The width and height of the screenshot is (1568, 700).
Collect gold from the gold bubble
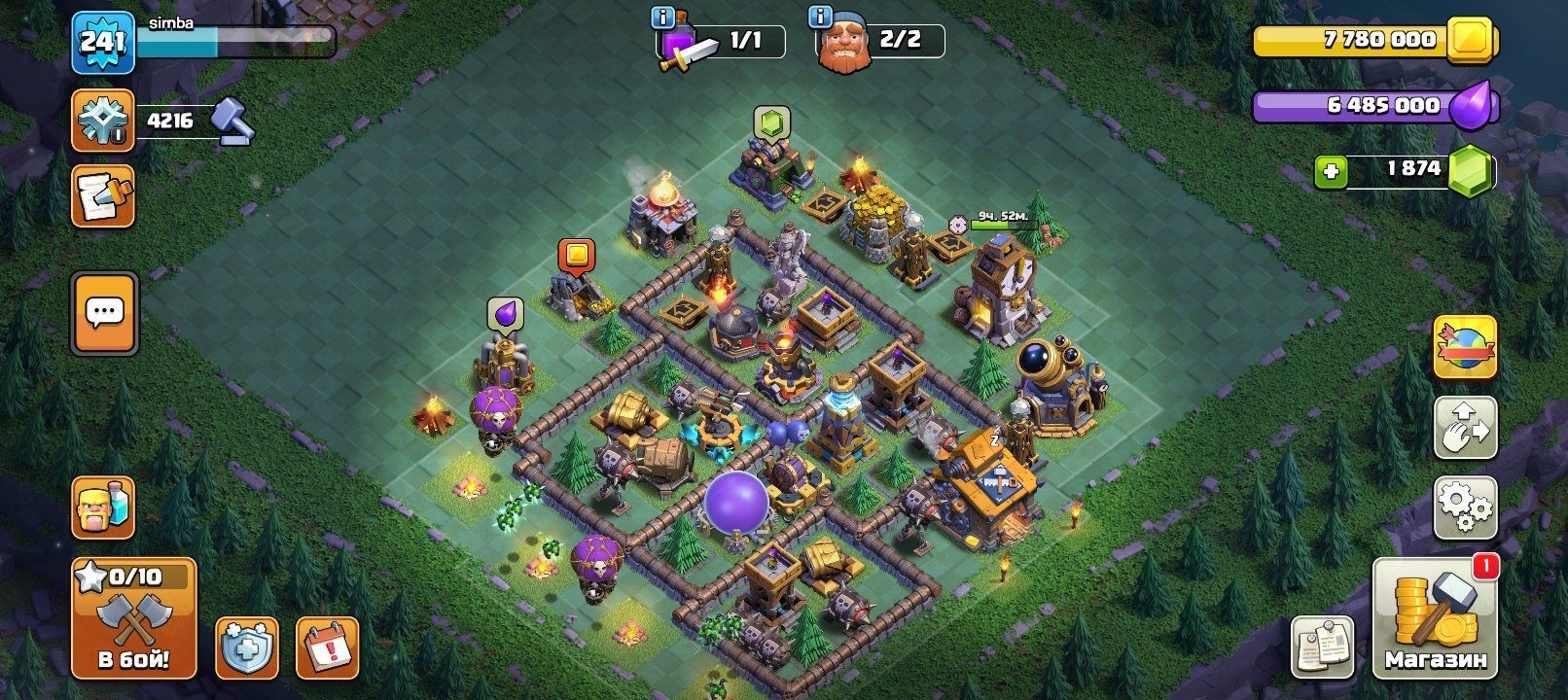(x=577, y=255)
